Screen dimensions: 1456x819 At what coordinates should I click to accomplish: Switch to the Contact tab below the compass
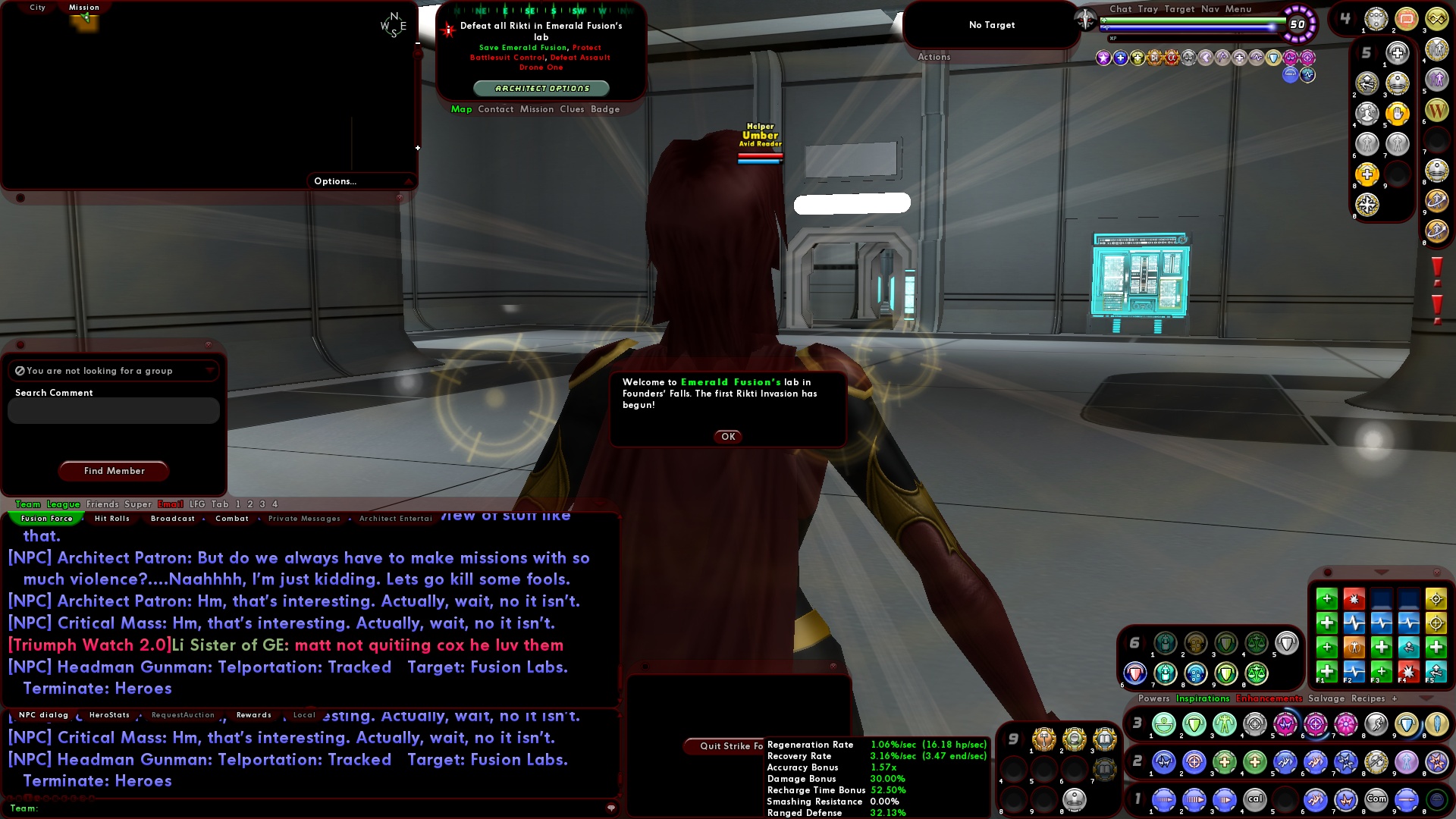[496, 109]
